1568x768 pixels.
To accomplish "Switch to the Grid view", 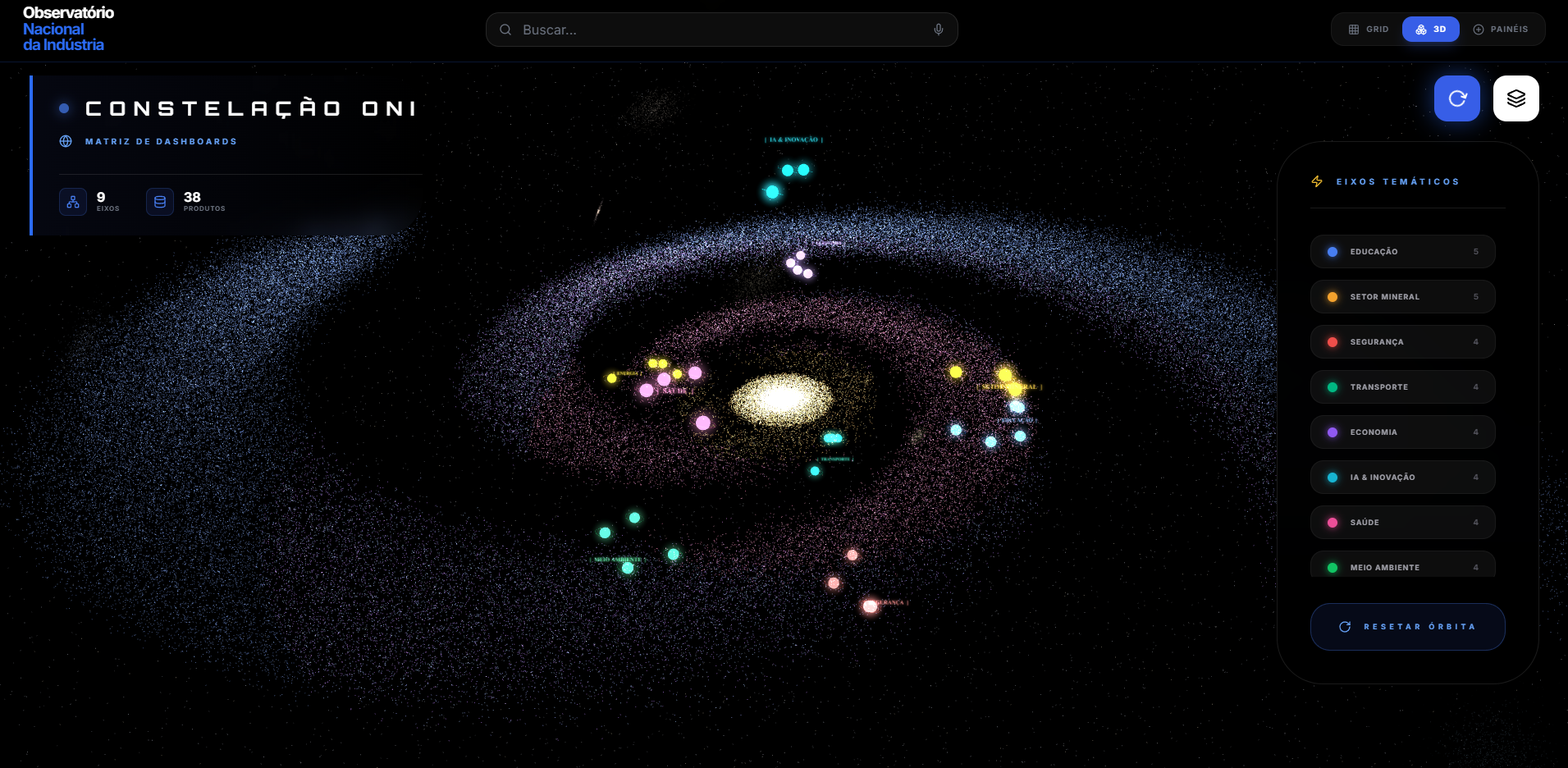I will click(1369, 30).
